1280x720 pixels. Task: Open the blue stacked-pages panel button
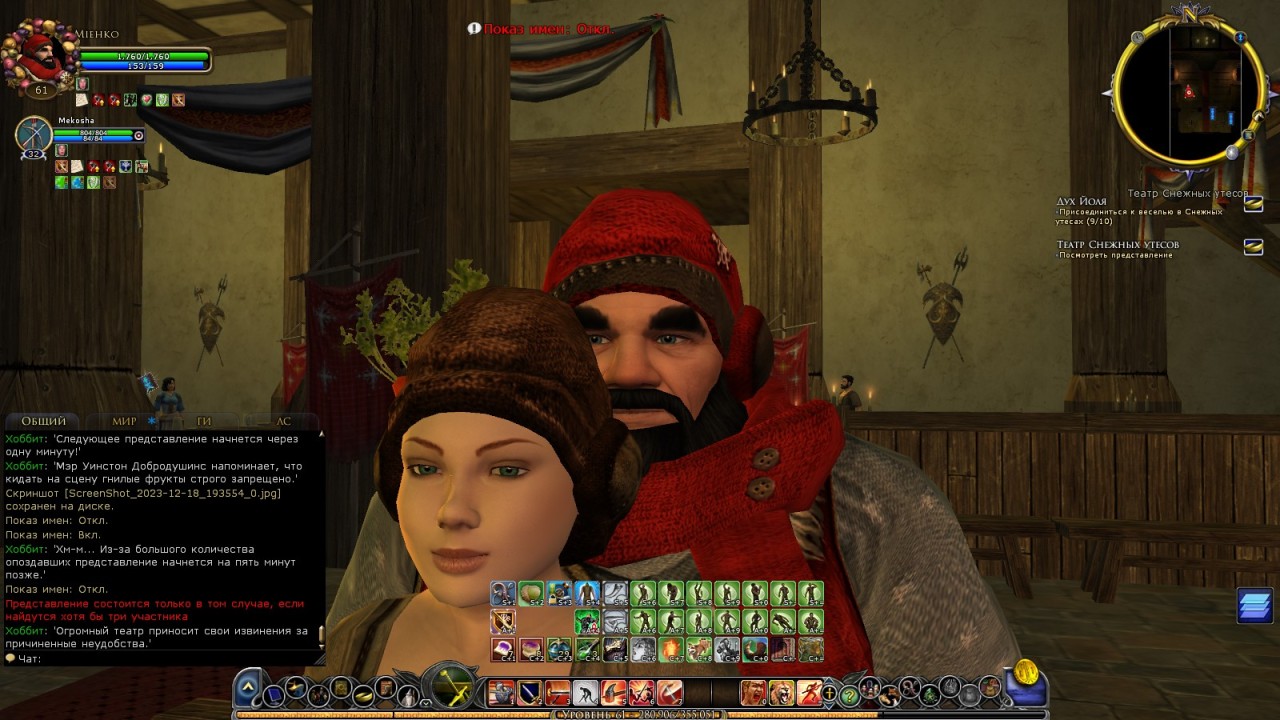[x=1254, y=606]
